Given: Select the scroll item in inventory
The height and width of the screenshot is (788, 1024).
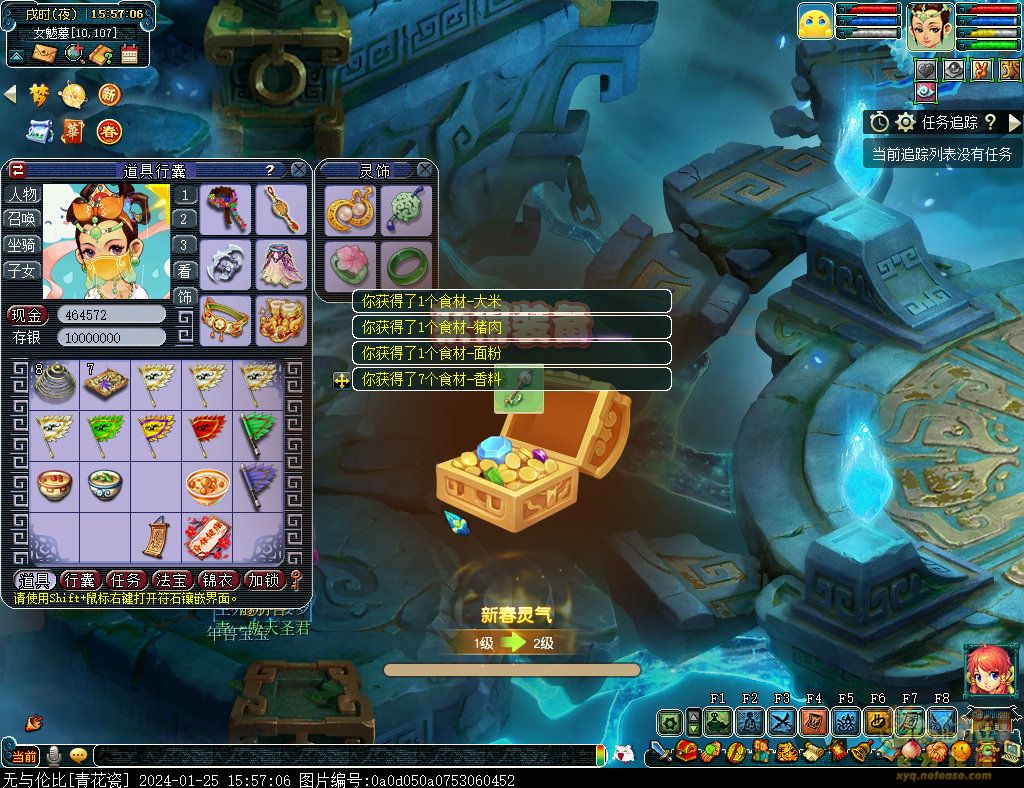Looking at the screenshot, I should (155, 538).
